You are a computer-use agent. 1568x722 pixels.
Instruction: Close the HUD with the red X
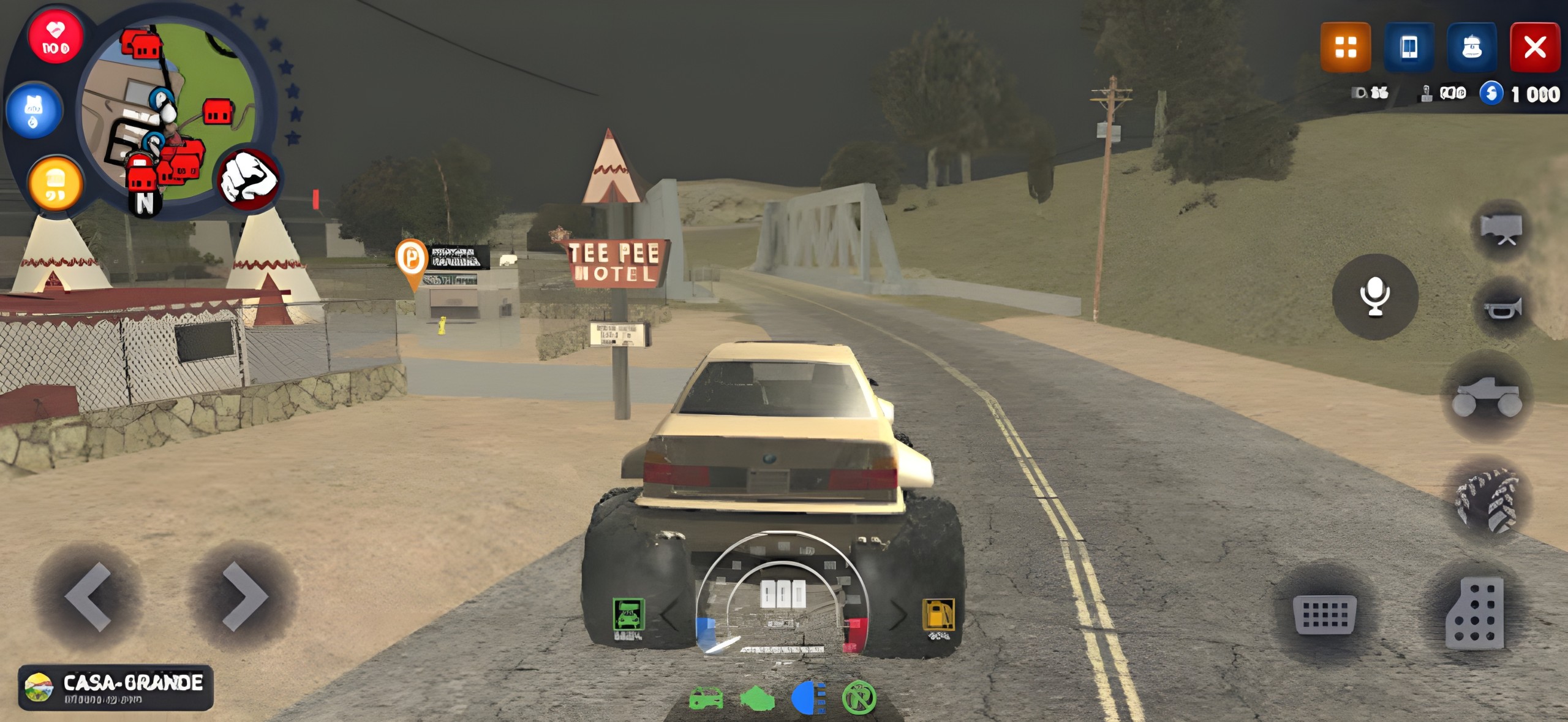(x=1535, y=47)
